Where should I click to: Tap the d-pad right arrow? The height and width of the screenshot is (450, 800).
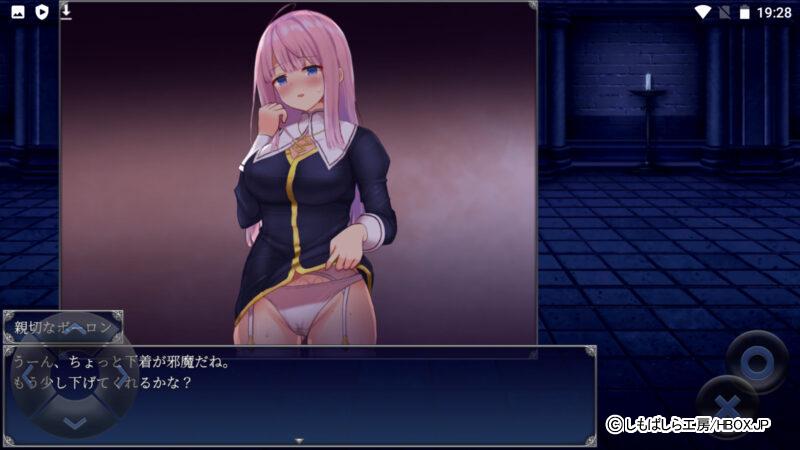coord(121,375)
